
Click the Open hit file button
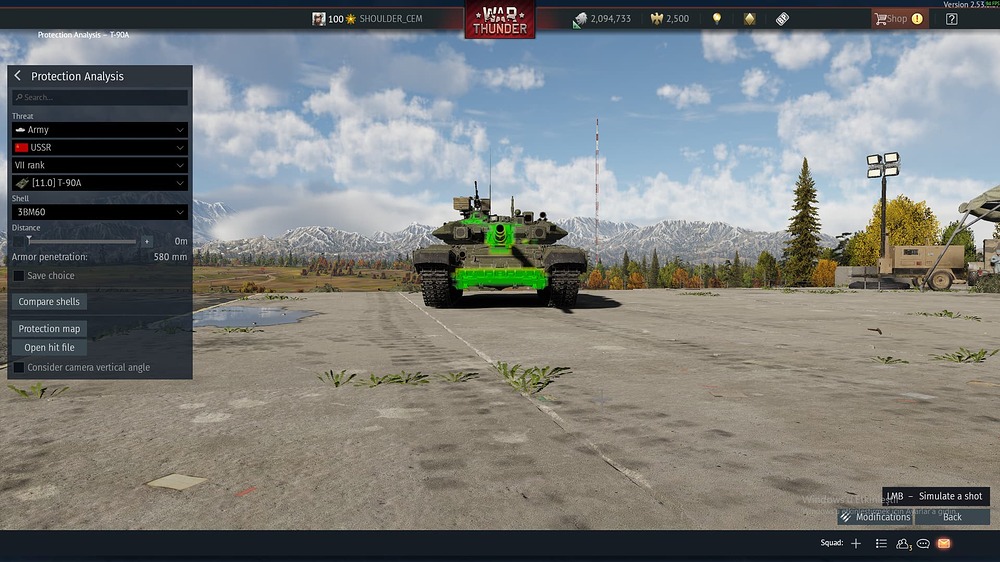click(x=49, y=348)
